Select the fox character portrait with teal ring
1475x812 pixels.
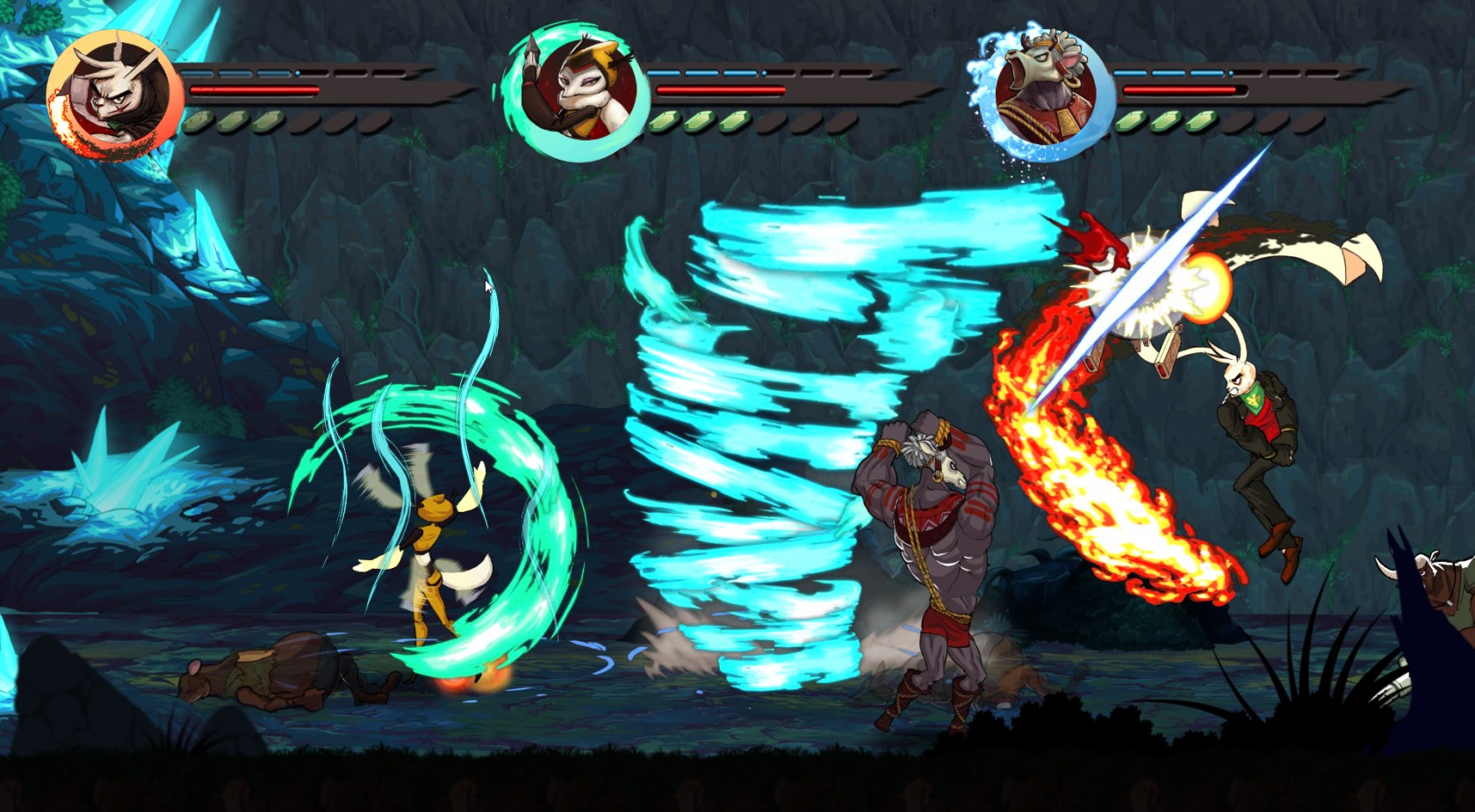pyautogui.click(x=574, y=92)
